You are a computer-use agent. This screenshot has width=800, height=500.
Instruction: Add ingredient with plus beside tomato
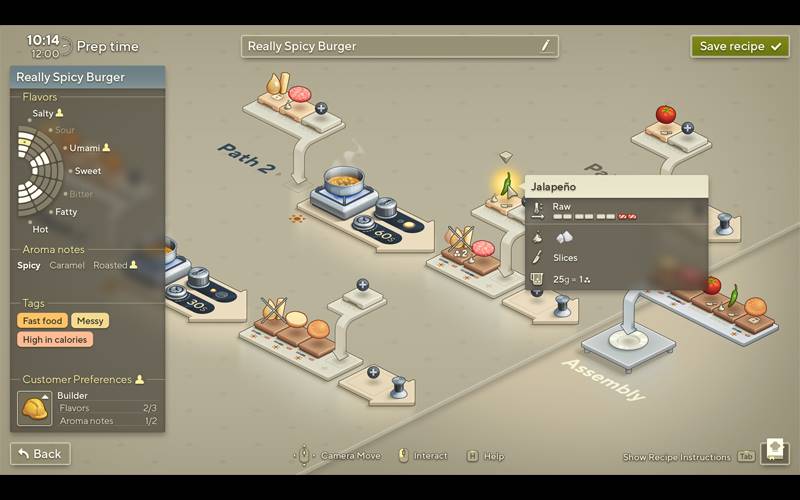[x=687, y=128]
